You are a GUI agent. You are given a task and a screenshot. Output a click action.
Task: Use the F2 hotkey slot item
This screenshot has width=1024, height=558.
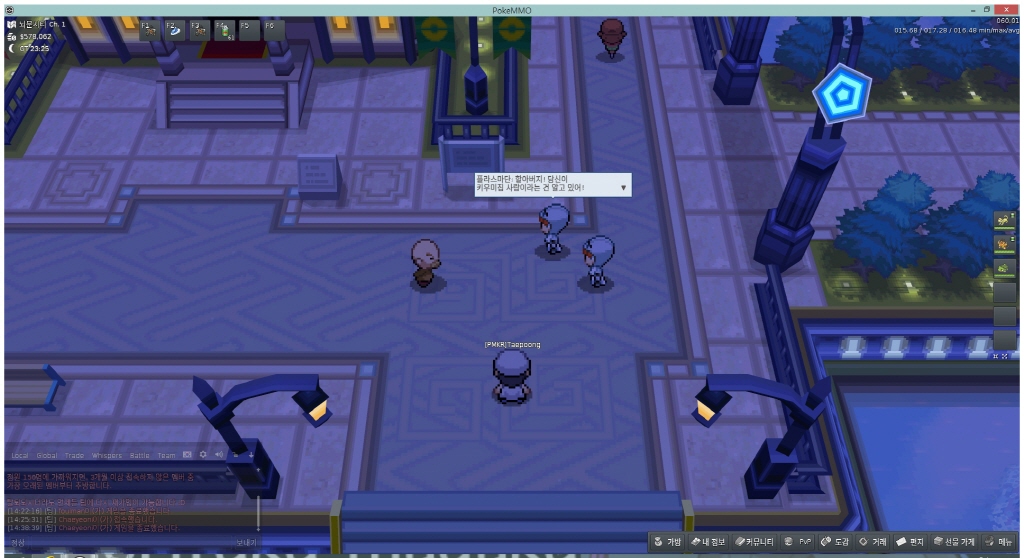pos(174,29)
